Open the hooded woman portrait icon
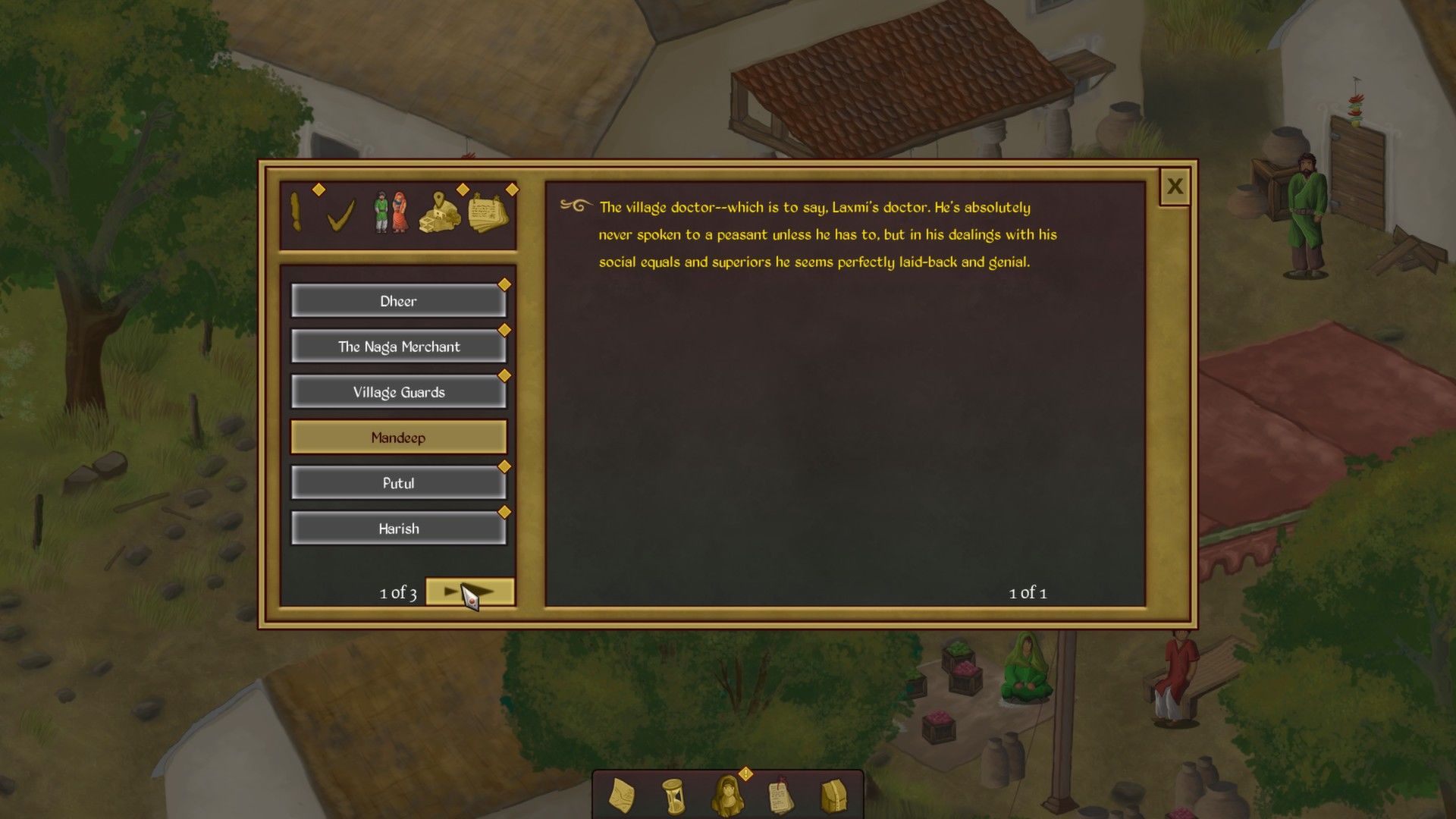 pos(726,796)
